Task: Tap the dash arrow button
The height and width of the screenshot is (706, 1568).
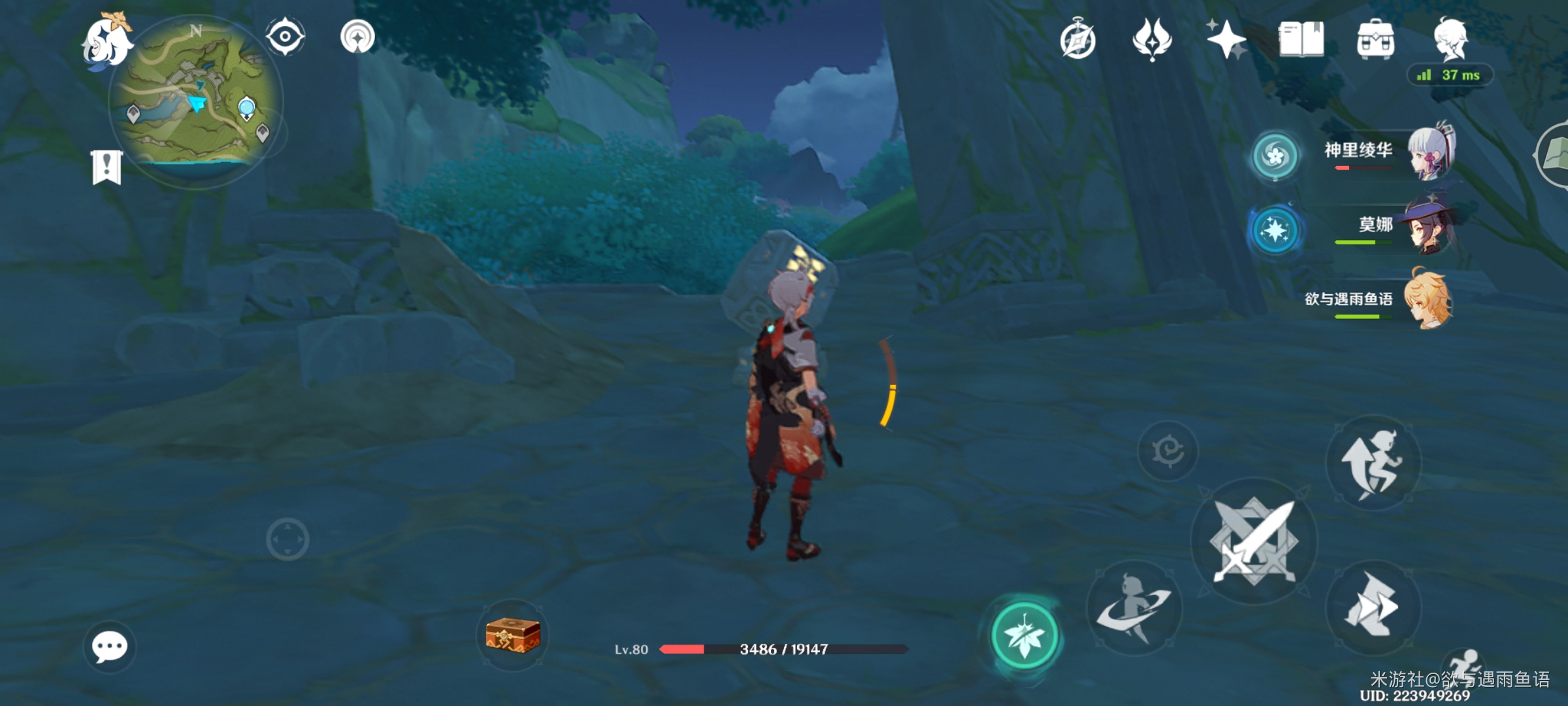Action: click(1373, 608)
